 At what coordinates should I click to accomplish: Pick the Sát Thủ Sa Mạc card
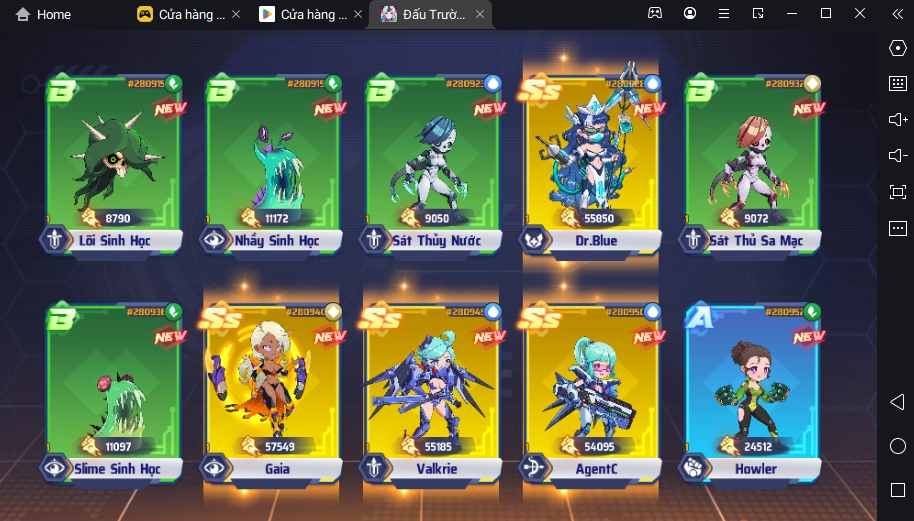click(x=752, y=160)
